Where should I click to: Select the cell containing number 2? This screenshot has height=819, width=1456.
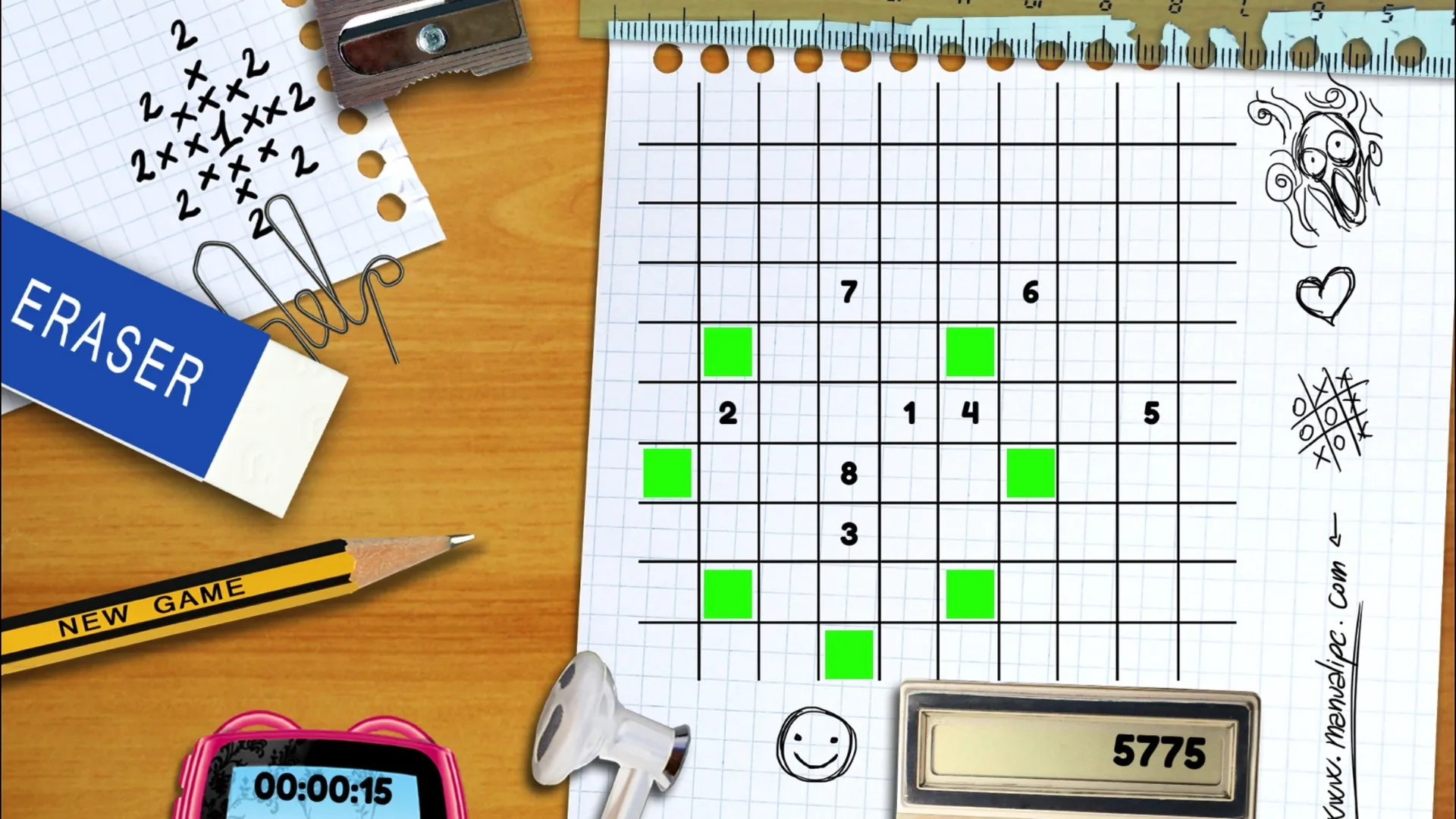726,413
